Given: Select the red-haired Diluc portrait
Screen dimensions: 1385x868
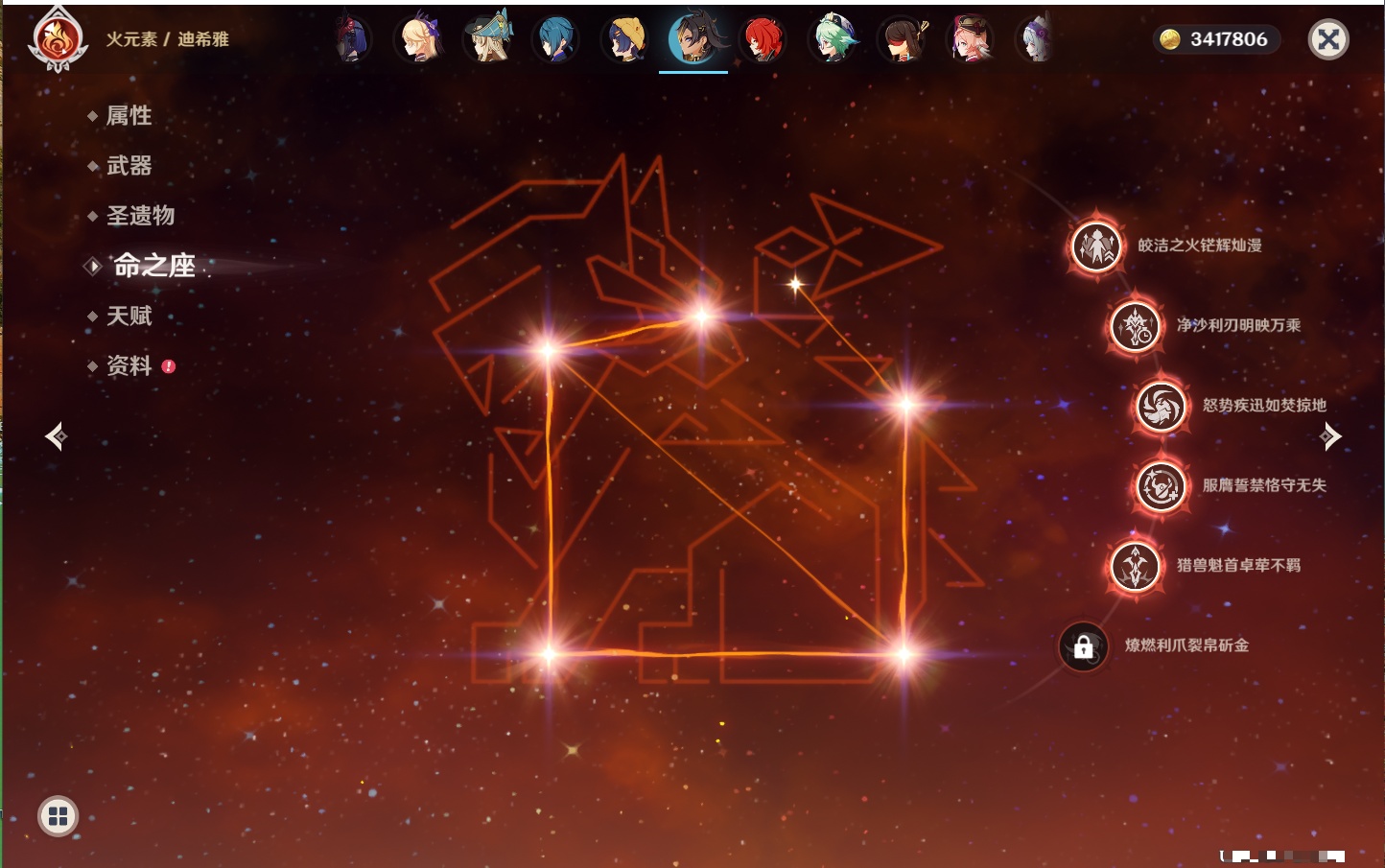Looking at the screenshot, I should click(x=763, y=39).
